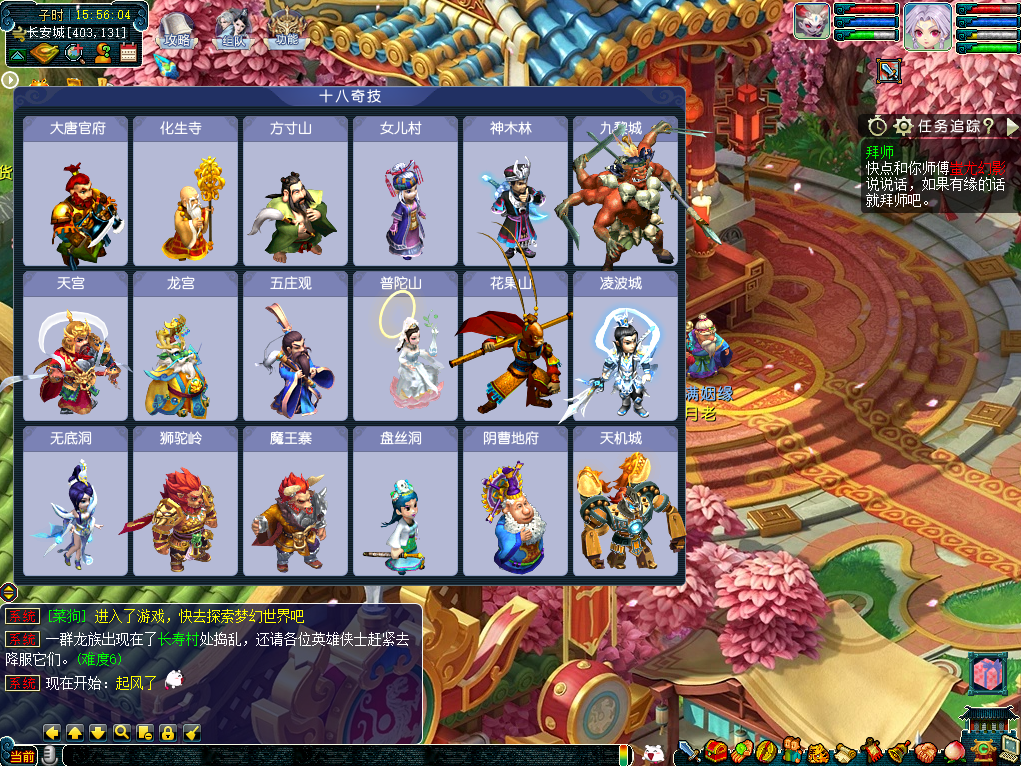Choose the 狮驼岭 school card
This screenshot has height=766, width=1021.
tap(186, 500)
